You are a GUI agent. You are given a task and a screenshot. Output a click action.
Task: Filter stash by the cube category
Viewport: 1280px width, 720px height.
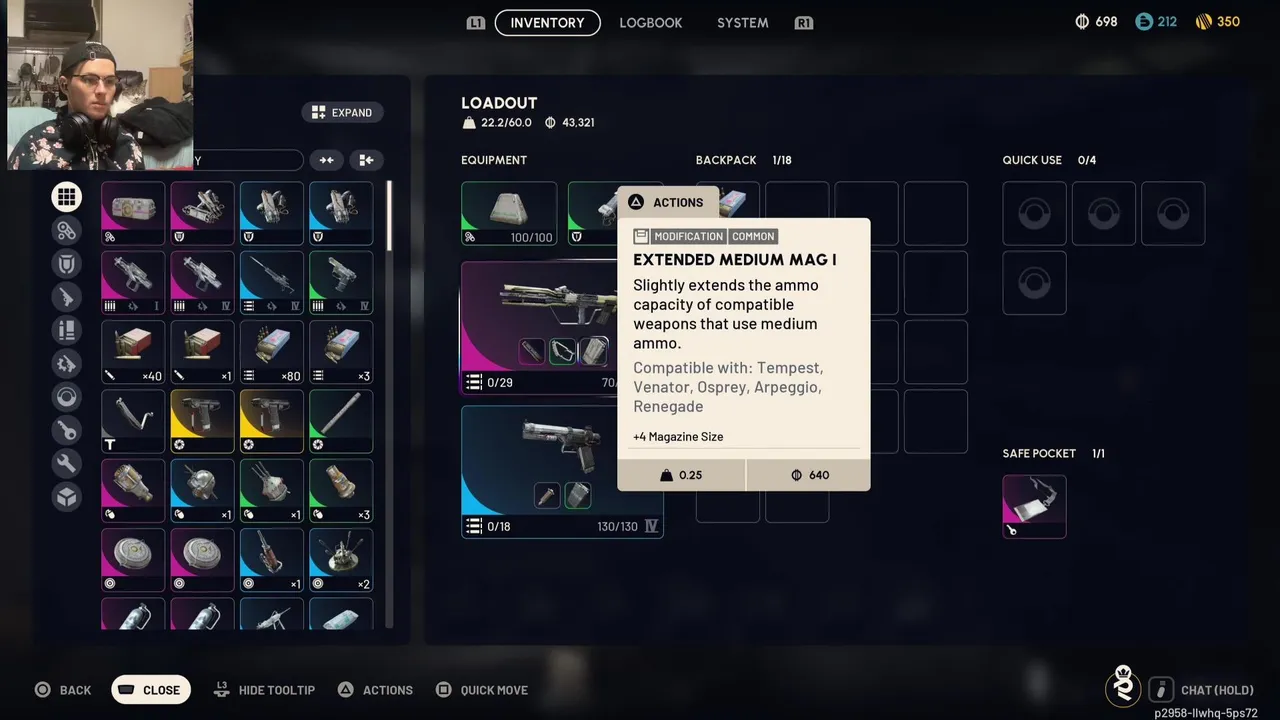click(x=67, y=497)
